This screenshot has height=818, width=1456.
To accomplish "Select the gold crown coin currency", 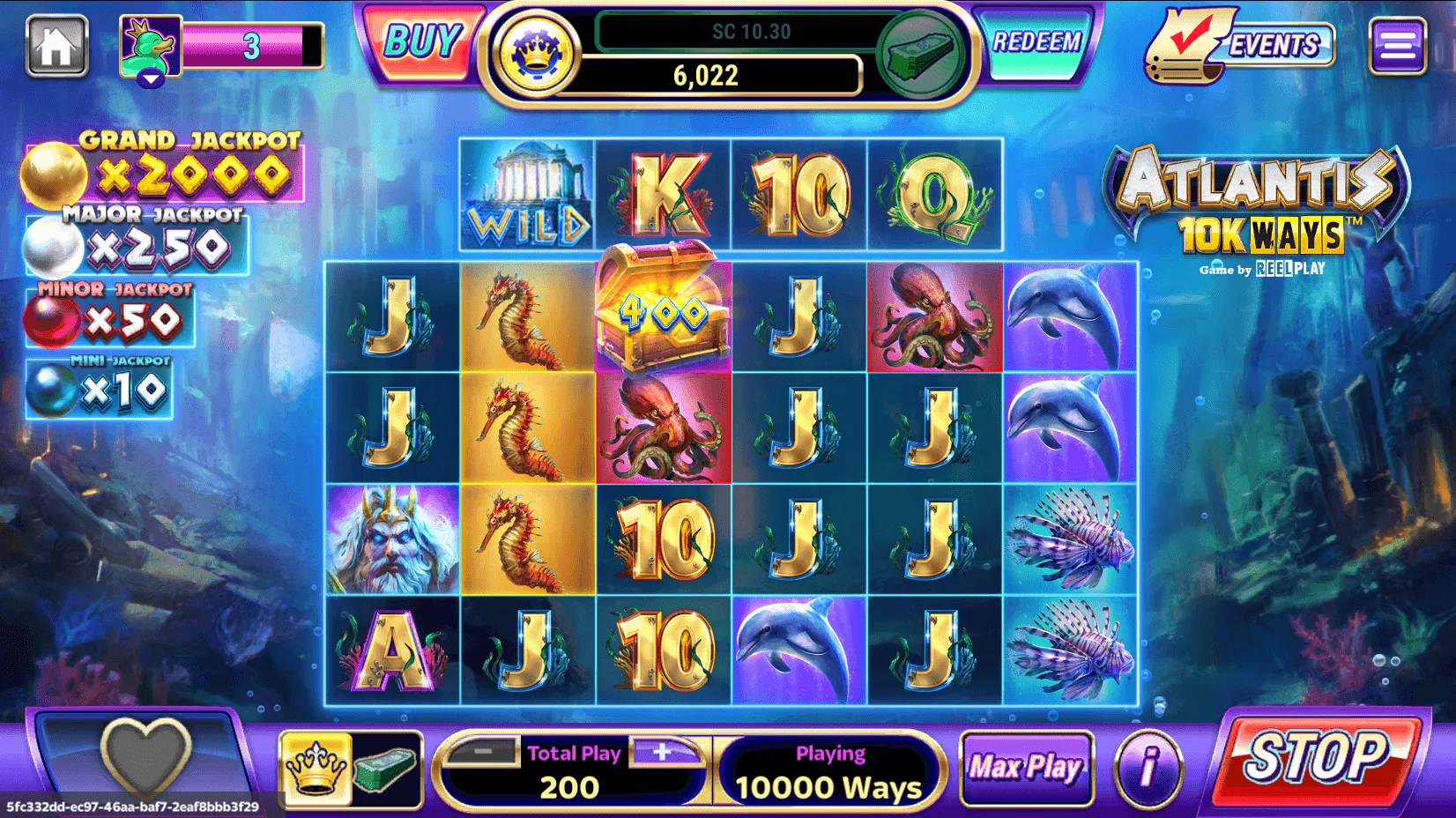I will [x=534, y=54].
